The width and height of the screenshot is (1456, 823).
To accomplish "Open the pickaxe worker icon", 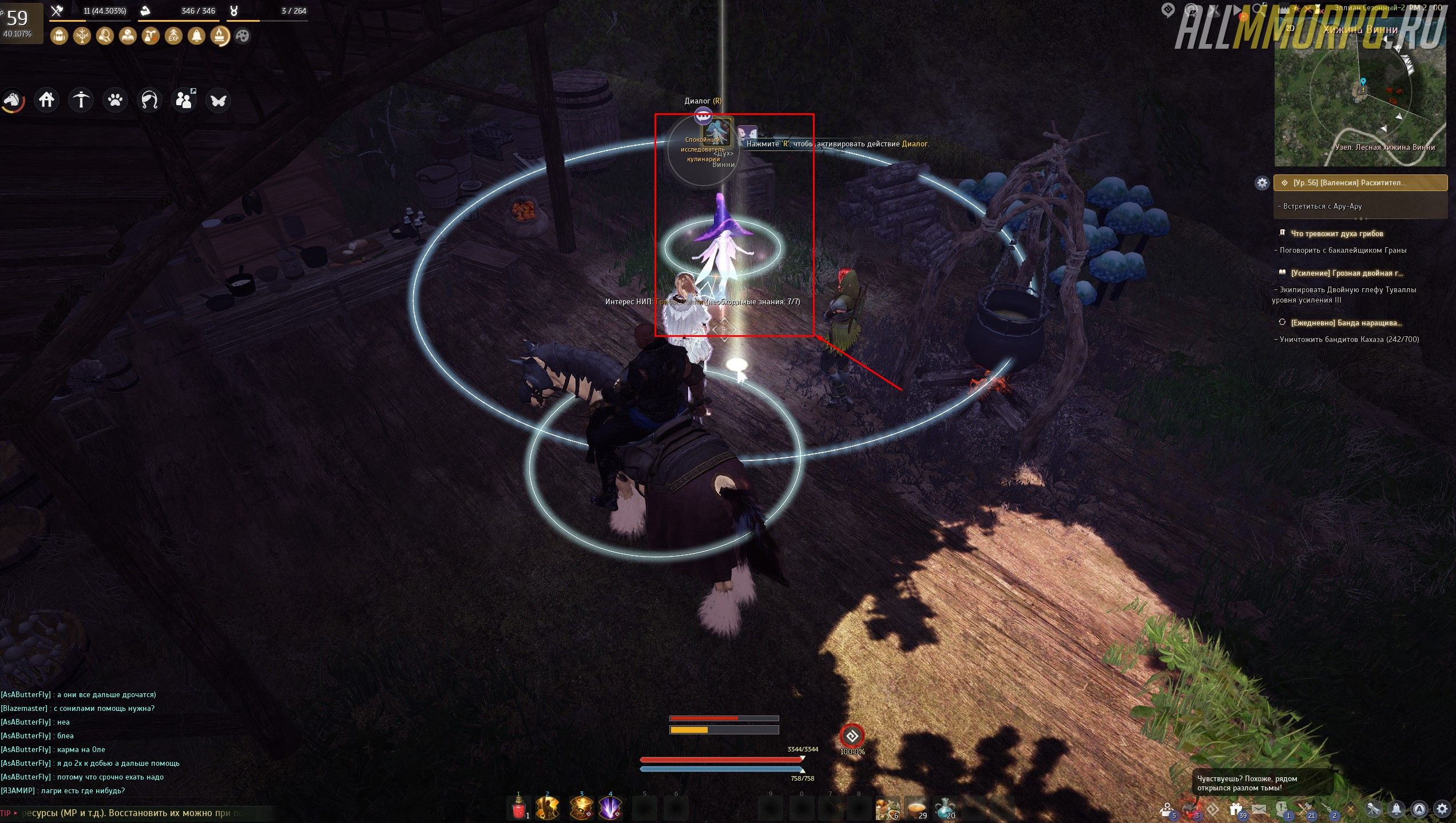I will coord(81,100).
